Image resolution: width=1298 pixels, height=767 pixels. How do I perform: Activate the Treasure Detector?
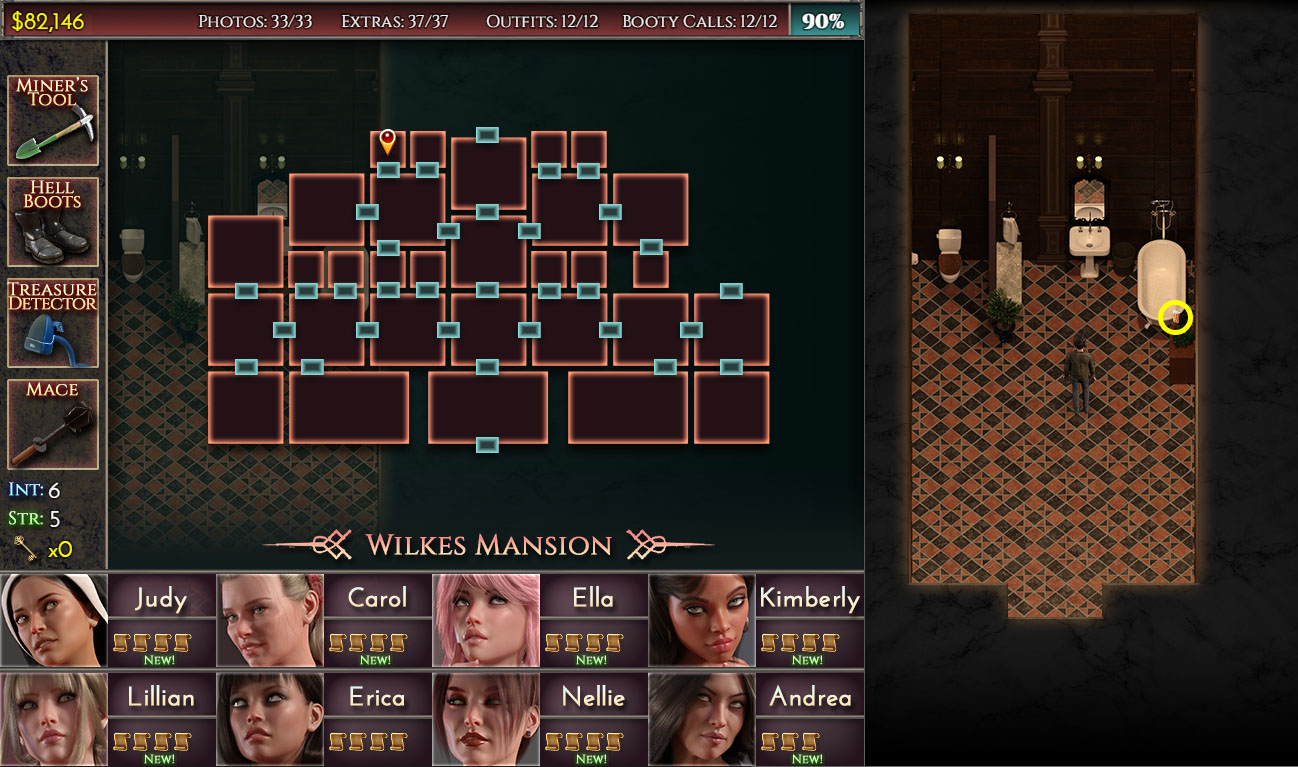pos(52,320)
